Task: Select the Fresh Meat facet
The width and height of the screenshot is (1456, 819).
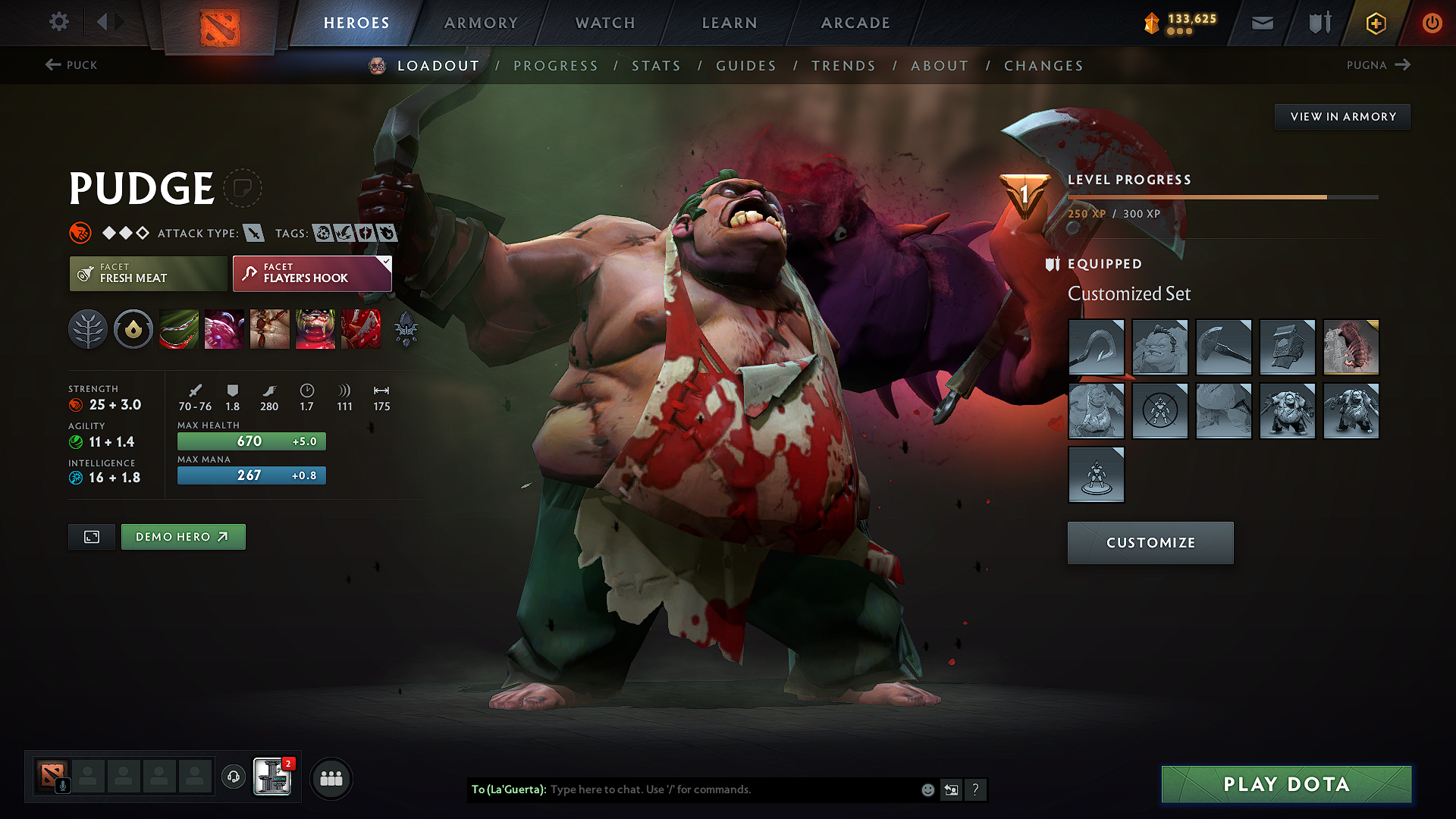Action: click(x=147, y=274)
